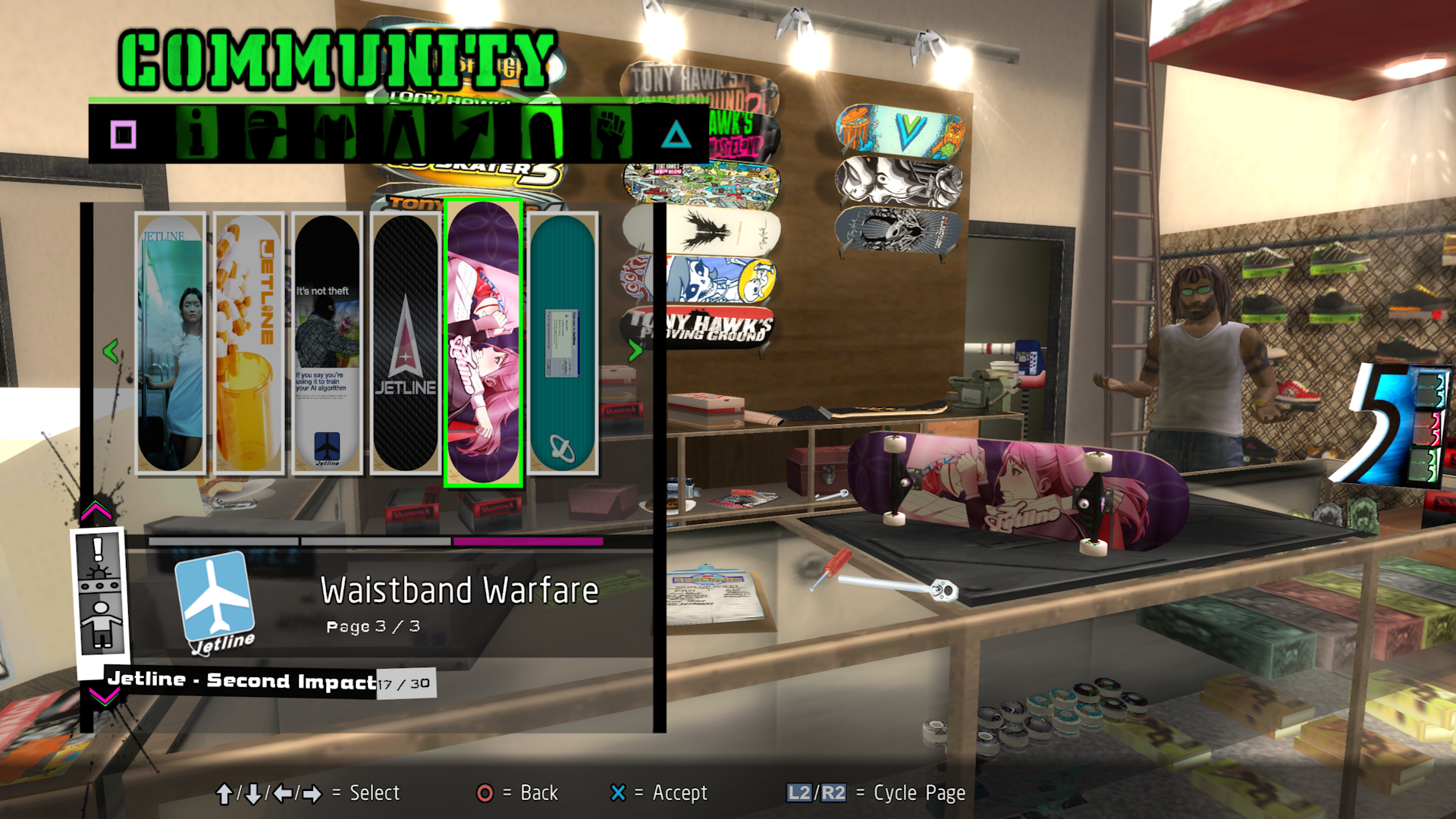Go to the previous brand with up chevron

(96, 511)
